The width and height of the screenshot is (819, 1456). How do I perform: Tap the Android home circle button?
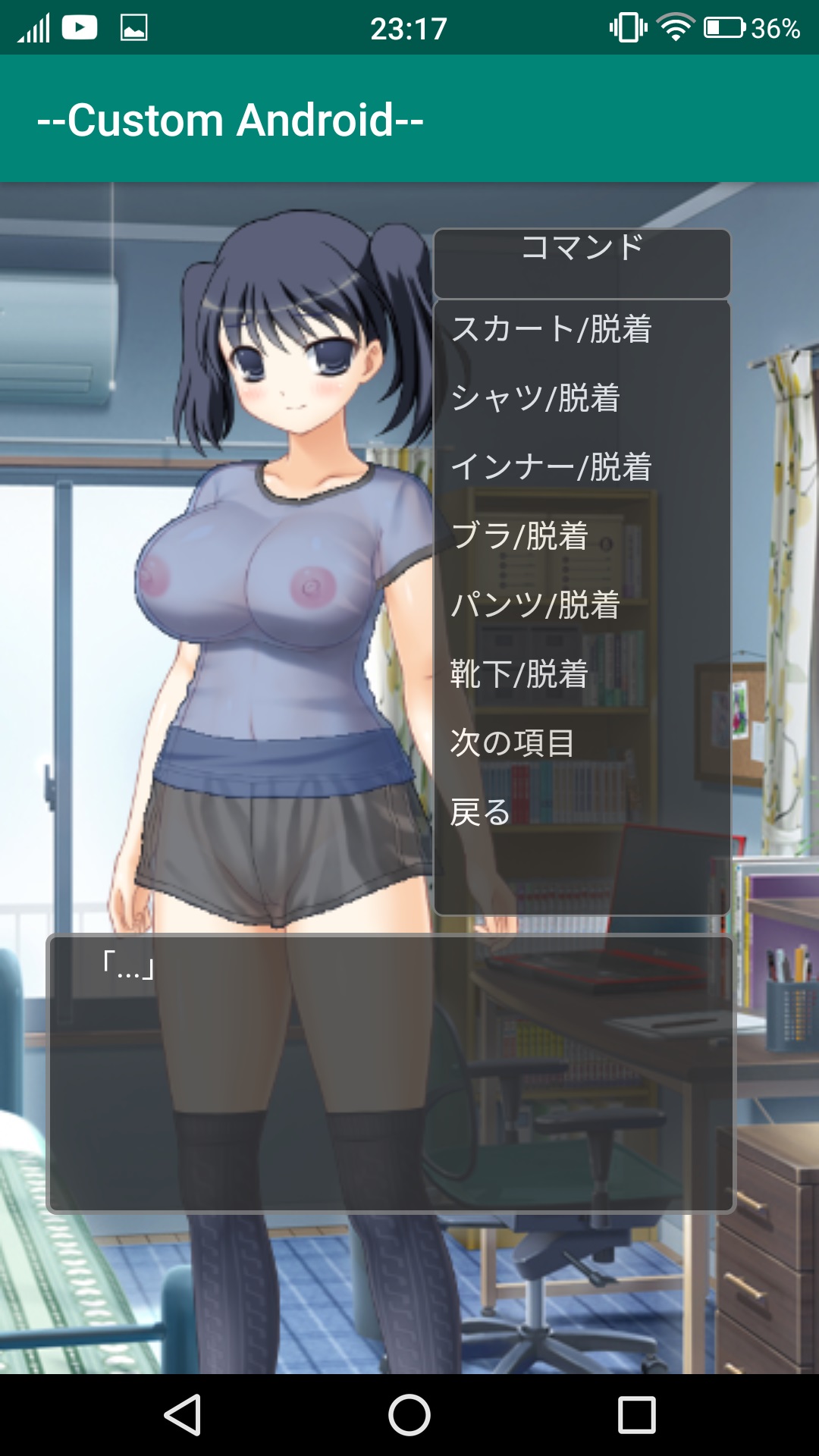tap(409, 1415)
